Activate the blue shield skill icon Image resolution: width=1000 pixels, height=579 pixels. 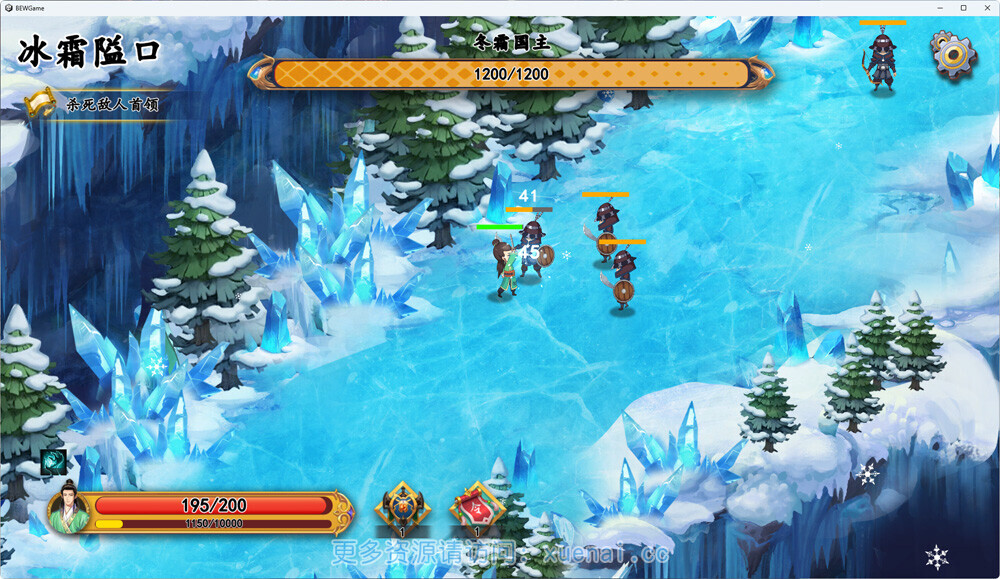coord(402,506)
